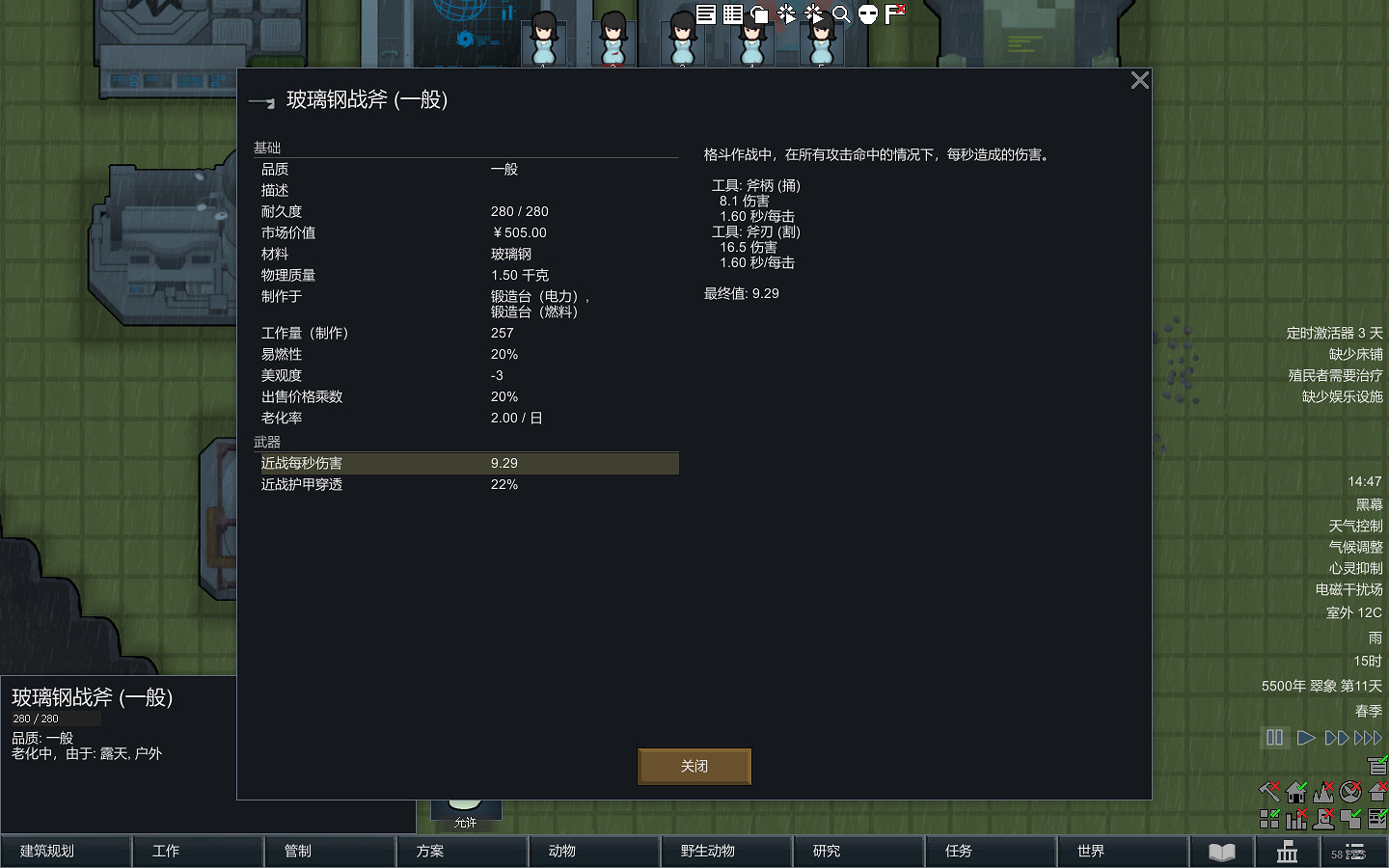
Task: Click the zone shape icon in top toolbar
Action: (760, 14)
